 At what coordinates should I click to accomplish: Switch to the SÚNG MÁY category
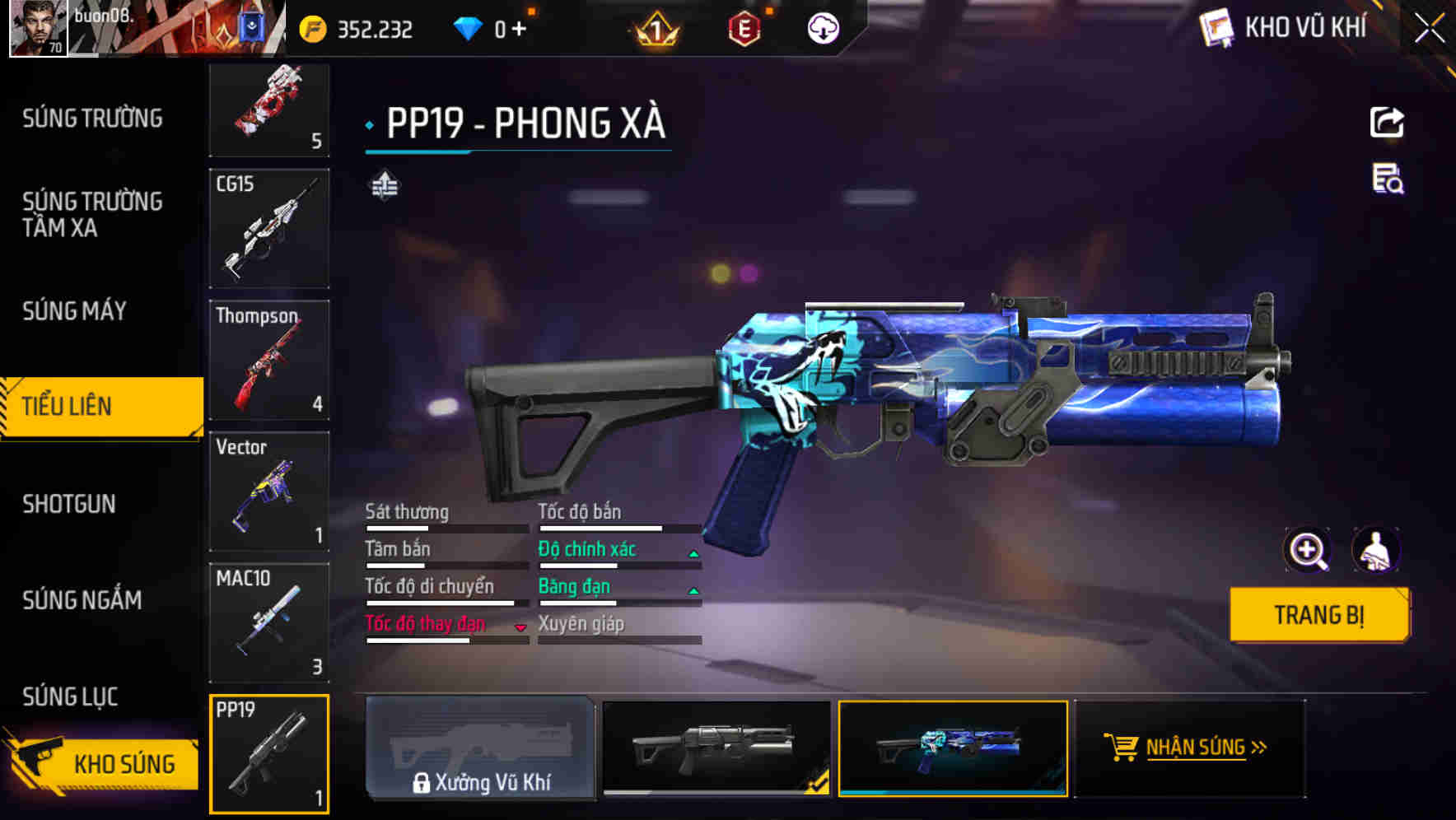coord(72,311)
